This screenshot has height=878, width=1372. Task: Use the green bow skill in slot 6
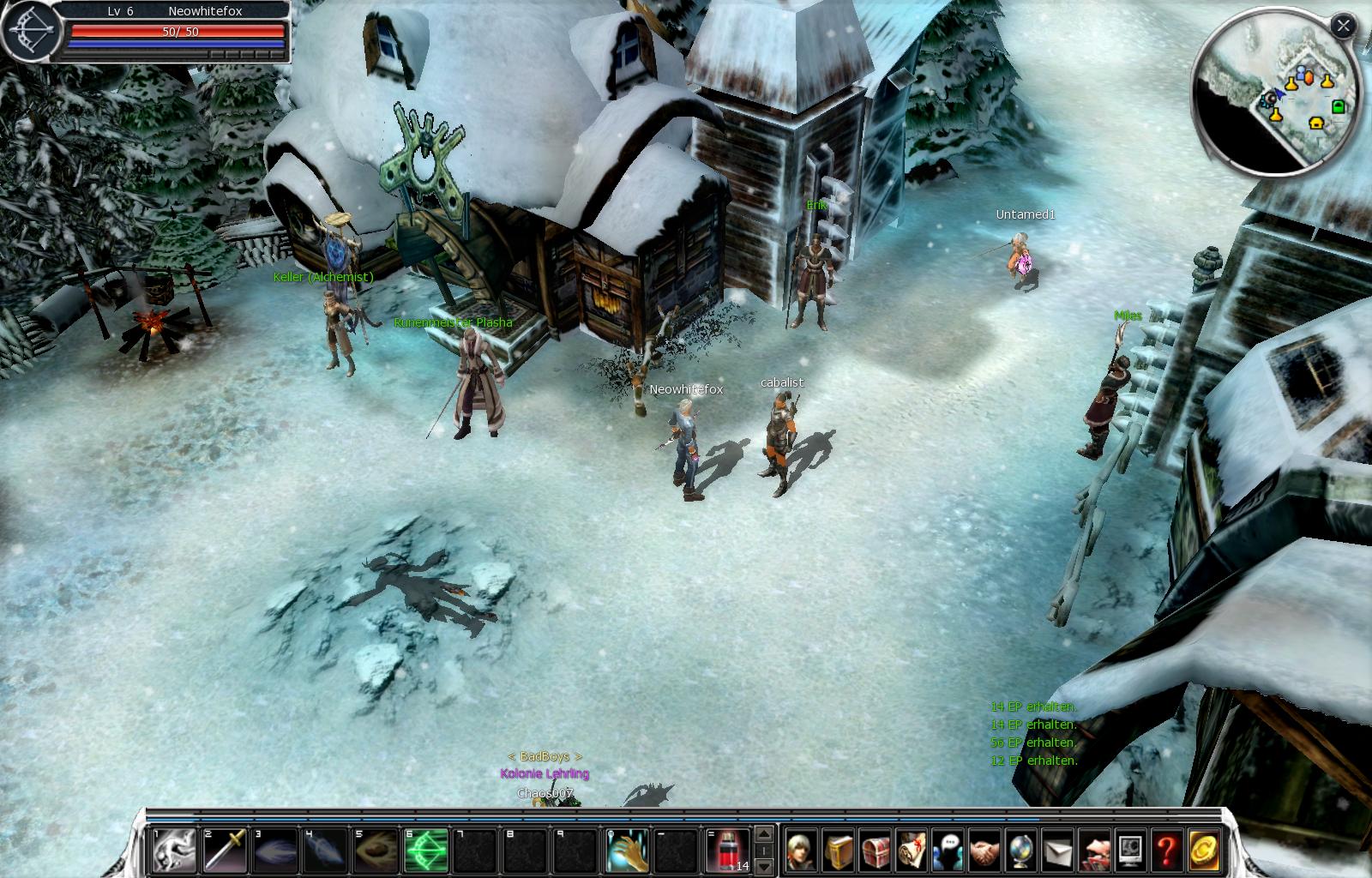coord(426,851)
